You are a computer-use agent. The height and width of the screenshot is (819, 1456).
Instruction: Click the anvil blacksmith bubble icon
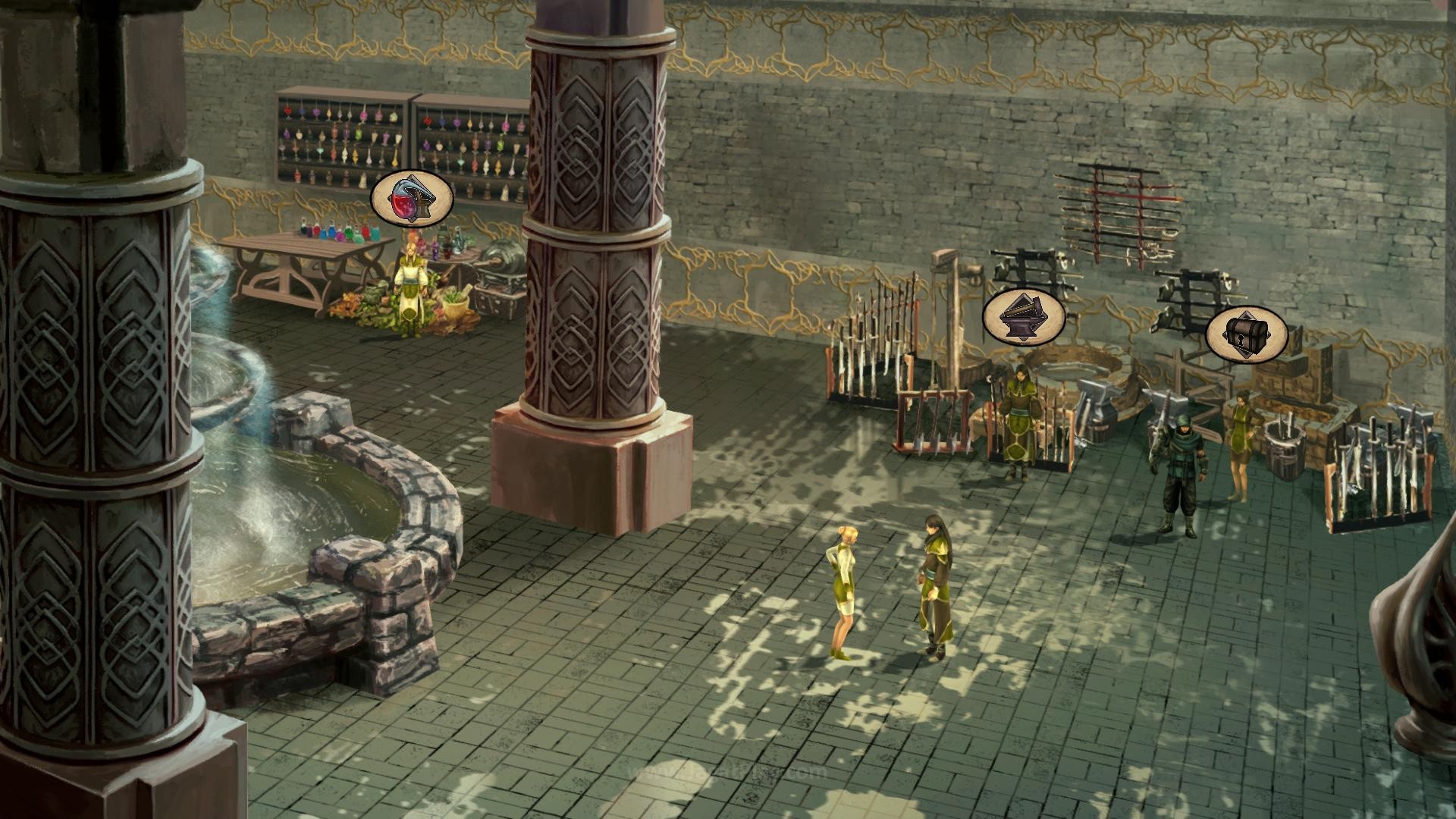click(1024, 317)
